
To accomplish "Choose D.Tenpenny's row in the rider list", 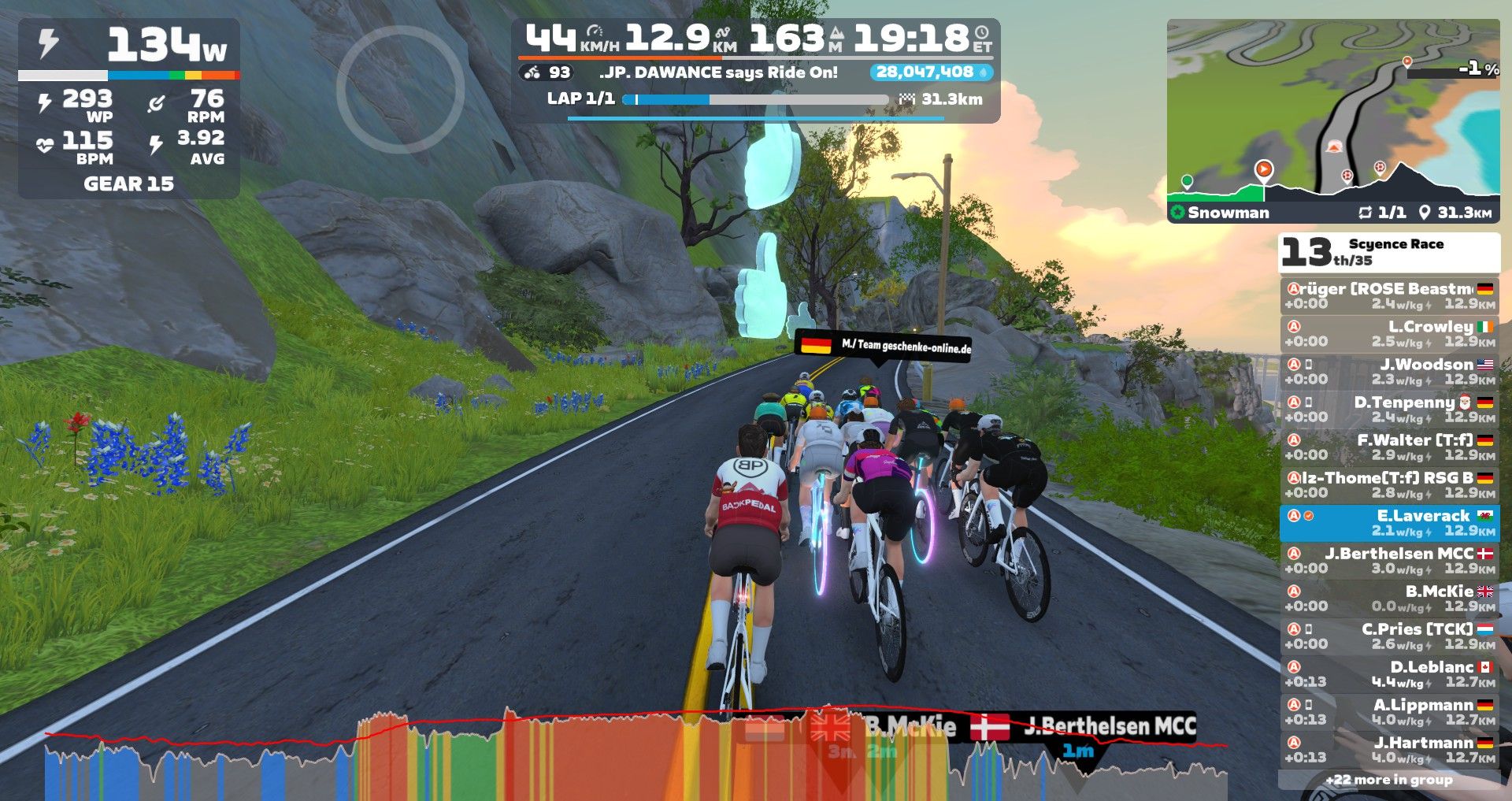I will (1389, 409).
